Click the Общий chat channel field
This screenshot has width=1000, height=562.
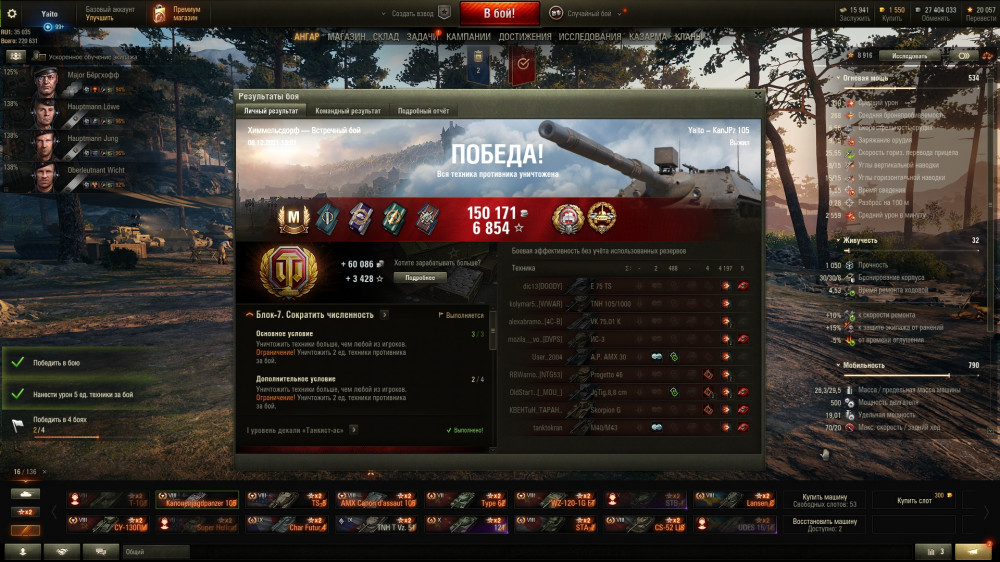click(x=155, y=551)
